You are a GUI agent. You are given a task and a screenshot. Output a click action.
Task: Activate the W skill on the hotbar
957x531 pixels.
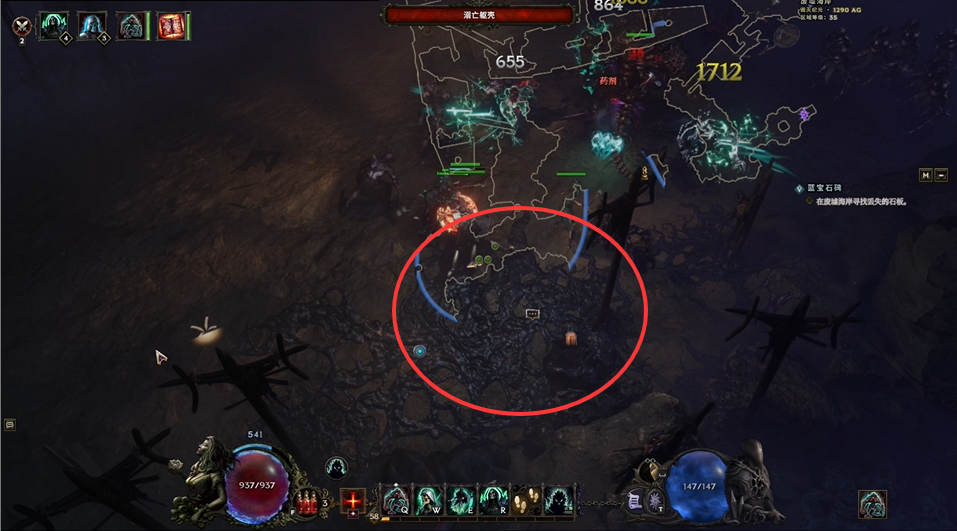(428, 498)
